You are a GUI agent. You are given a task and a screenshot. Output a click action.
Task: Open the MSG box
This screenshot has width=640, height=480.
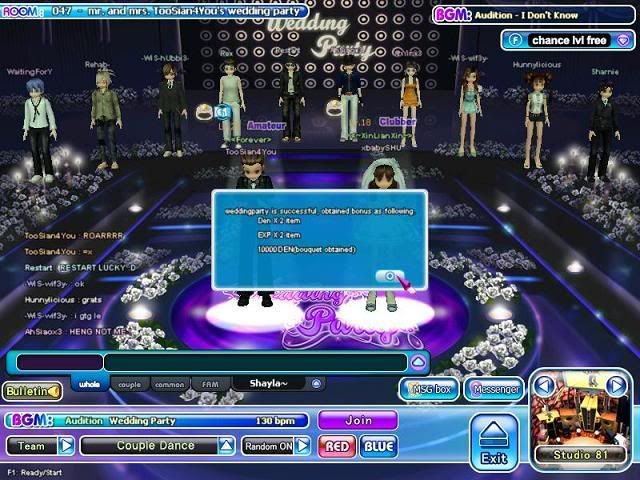coord(429,389)
